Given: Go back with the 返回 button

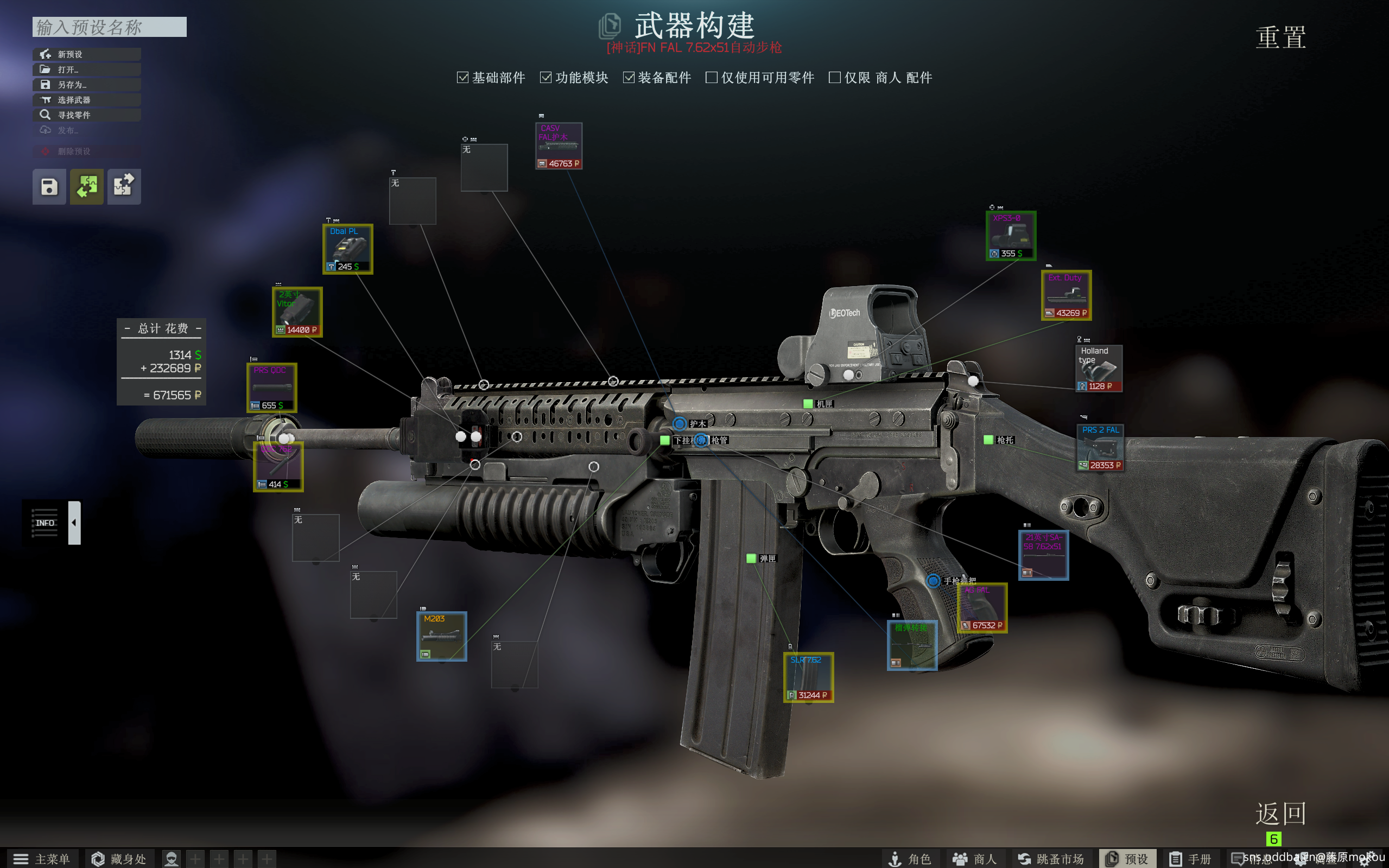Looking at the screenshot, I should point(1280,814).
